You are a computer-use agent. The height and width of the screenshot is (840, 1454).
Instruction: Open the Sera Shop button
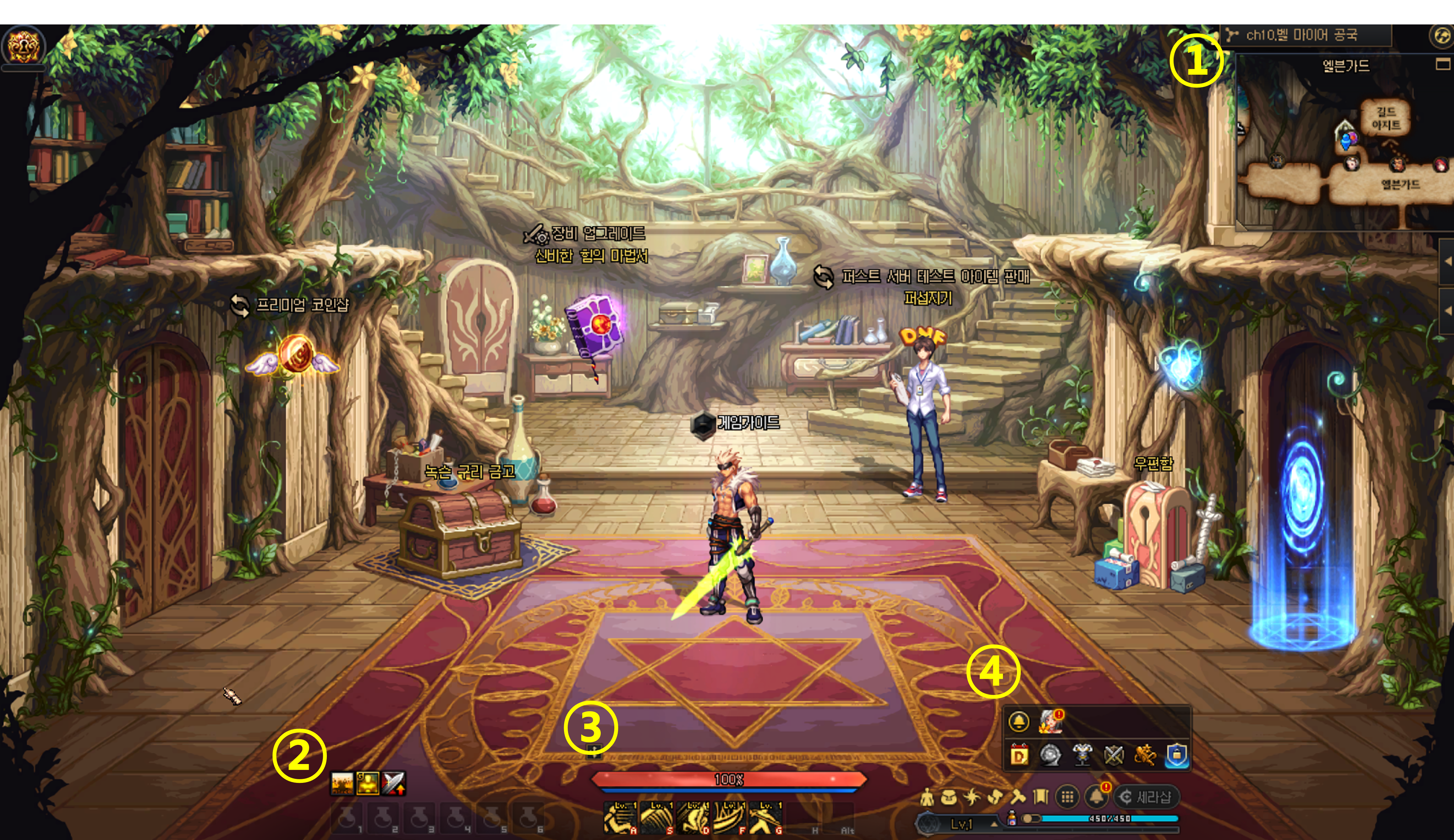[x=1146, y=797]
